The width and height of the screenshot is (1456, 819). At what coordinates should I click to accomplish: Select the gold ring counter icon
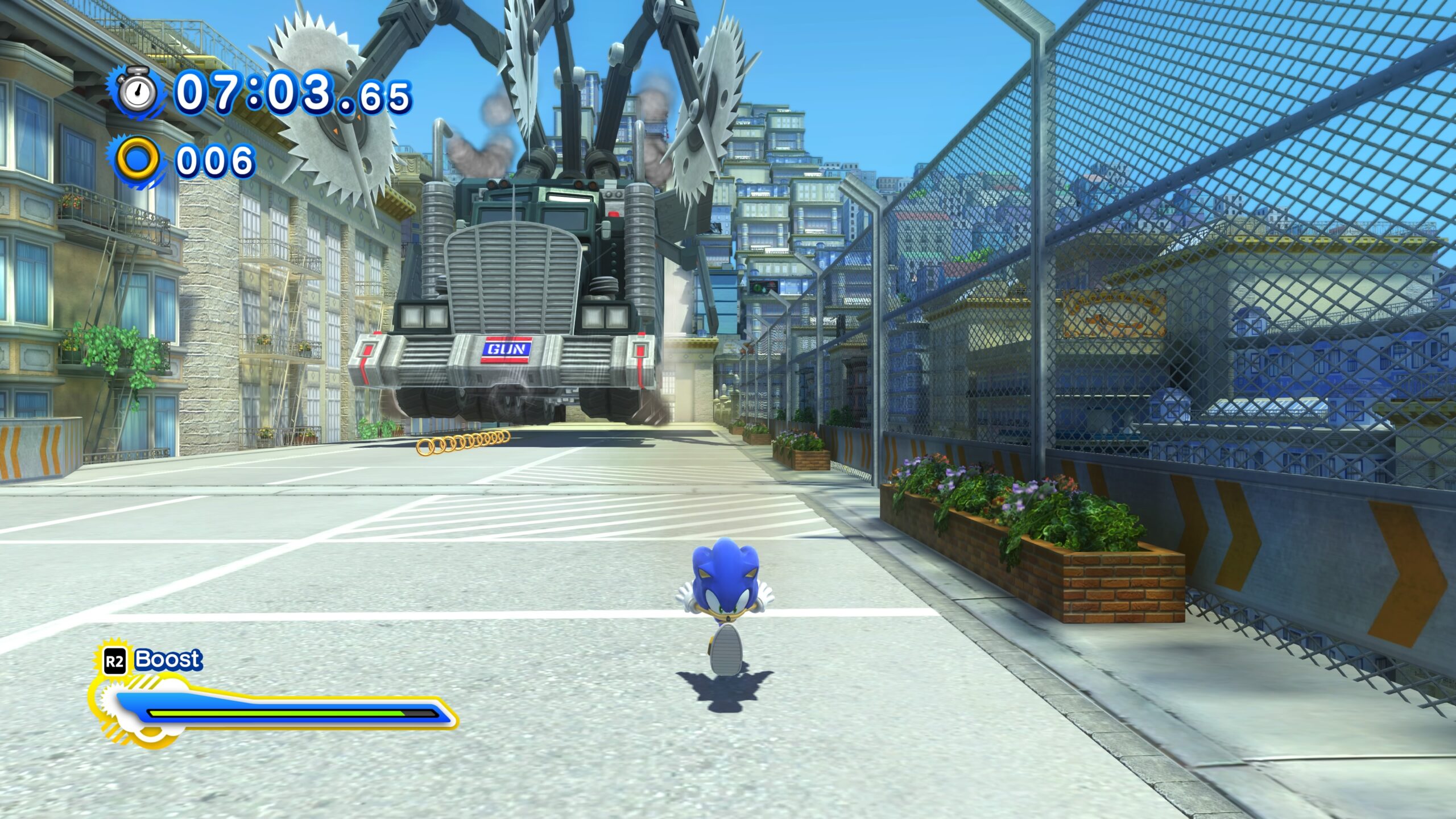[x=137, y=160]
